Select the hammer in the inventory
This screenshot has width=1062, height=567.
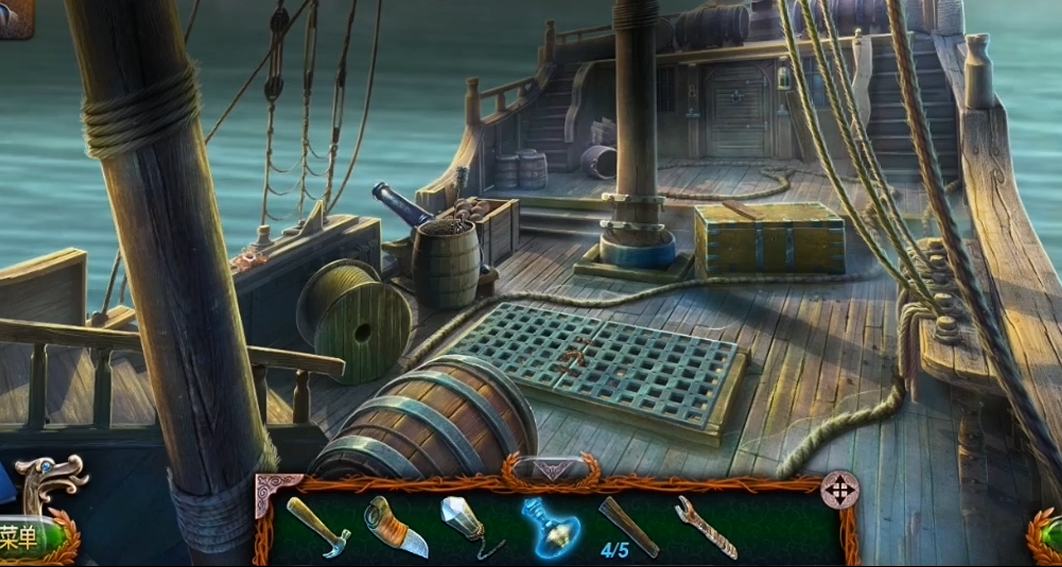[318, 526]
